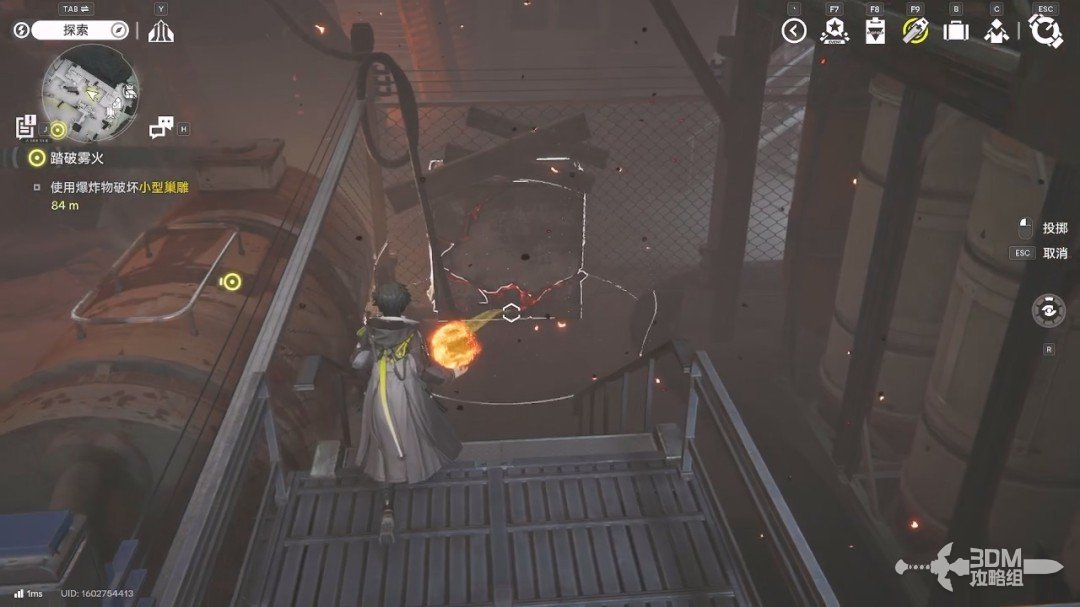This screenshot has height=607, width=1080.
Task: Click the back arrow circle icon
Action: [x=794, y=31]
